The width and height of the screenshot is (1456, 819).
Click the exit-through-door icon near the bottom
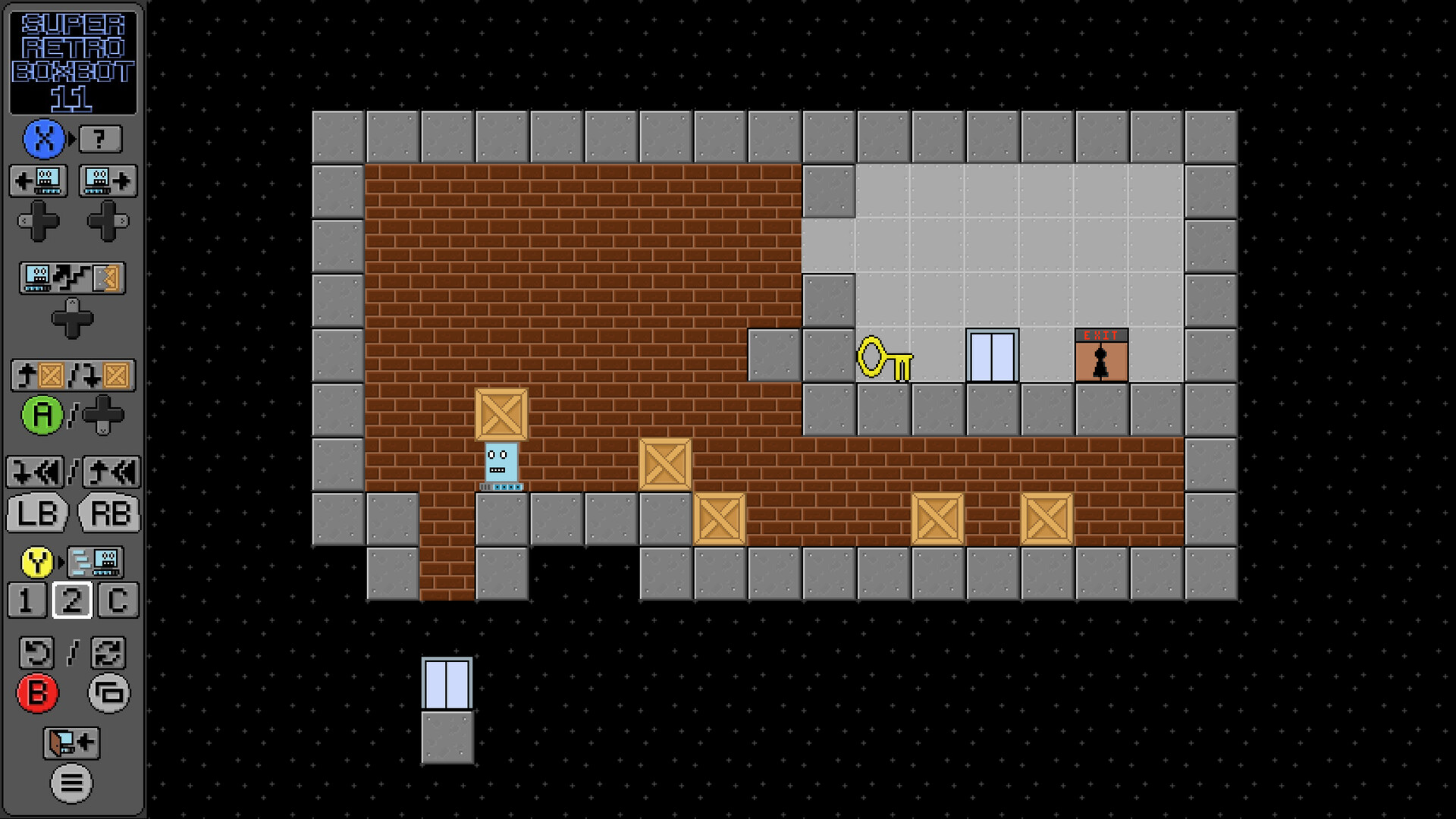[x=70, y=744]
